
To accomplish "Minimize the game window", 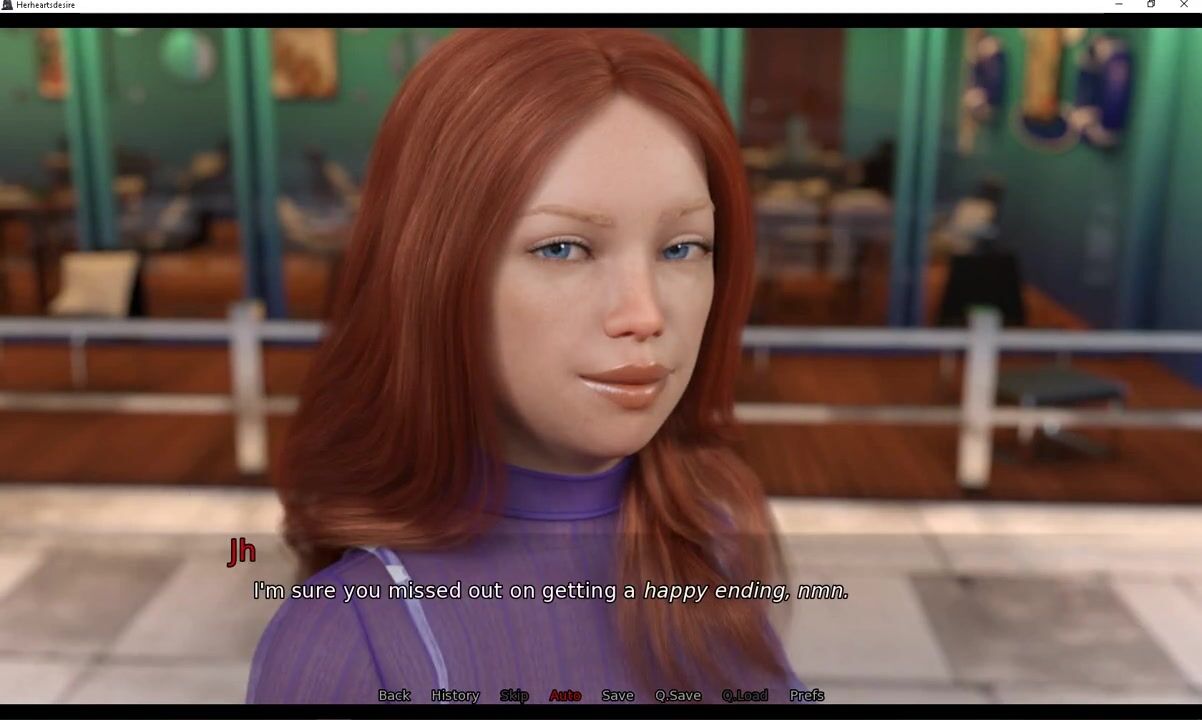I will [x=1118, y=5].
